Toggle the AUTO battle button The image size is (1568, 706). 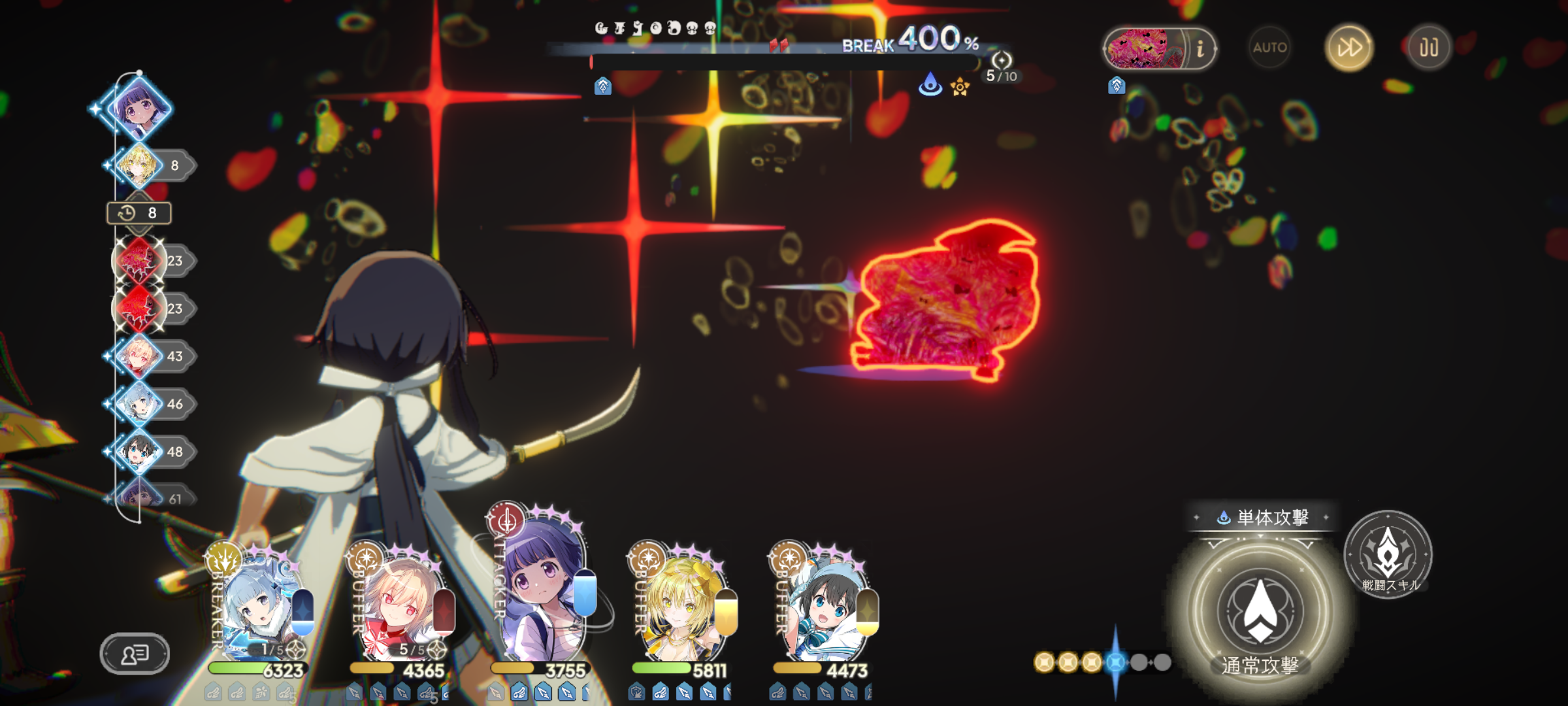1269,48
